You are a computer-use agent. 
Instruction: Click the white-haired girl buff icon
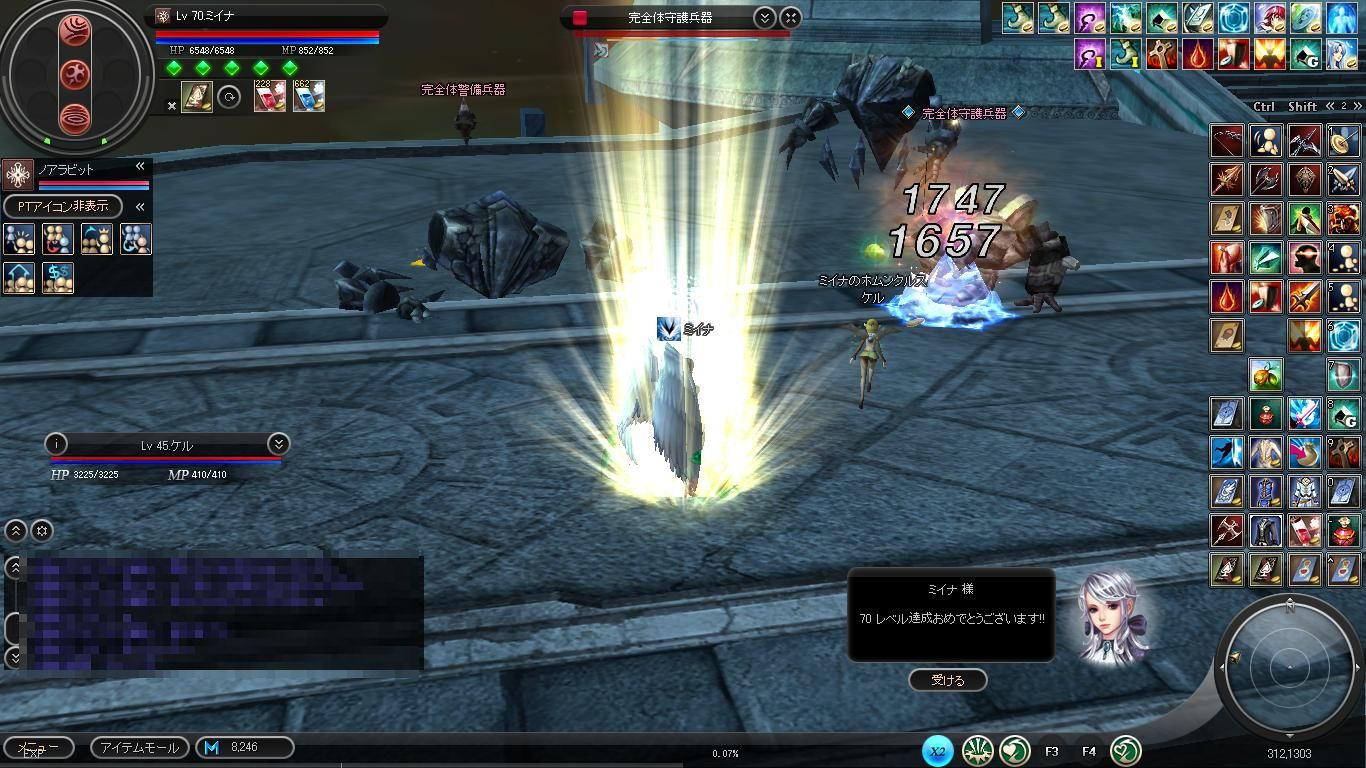tap(1341, 53)
